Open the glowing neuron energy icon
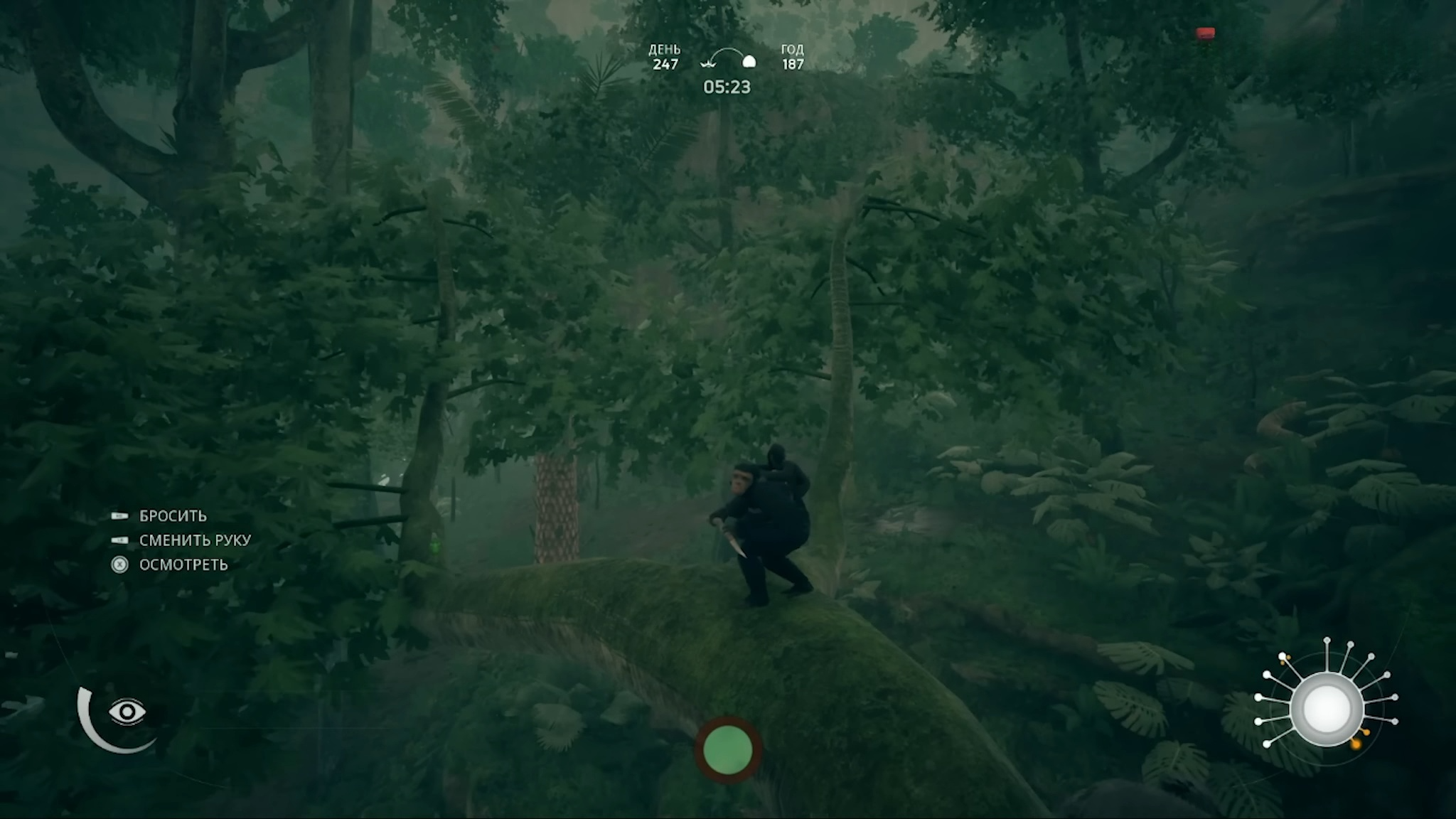 coord(1326,709)
